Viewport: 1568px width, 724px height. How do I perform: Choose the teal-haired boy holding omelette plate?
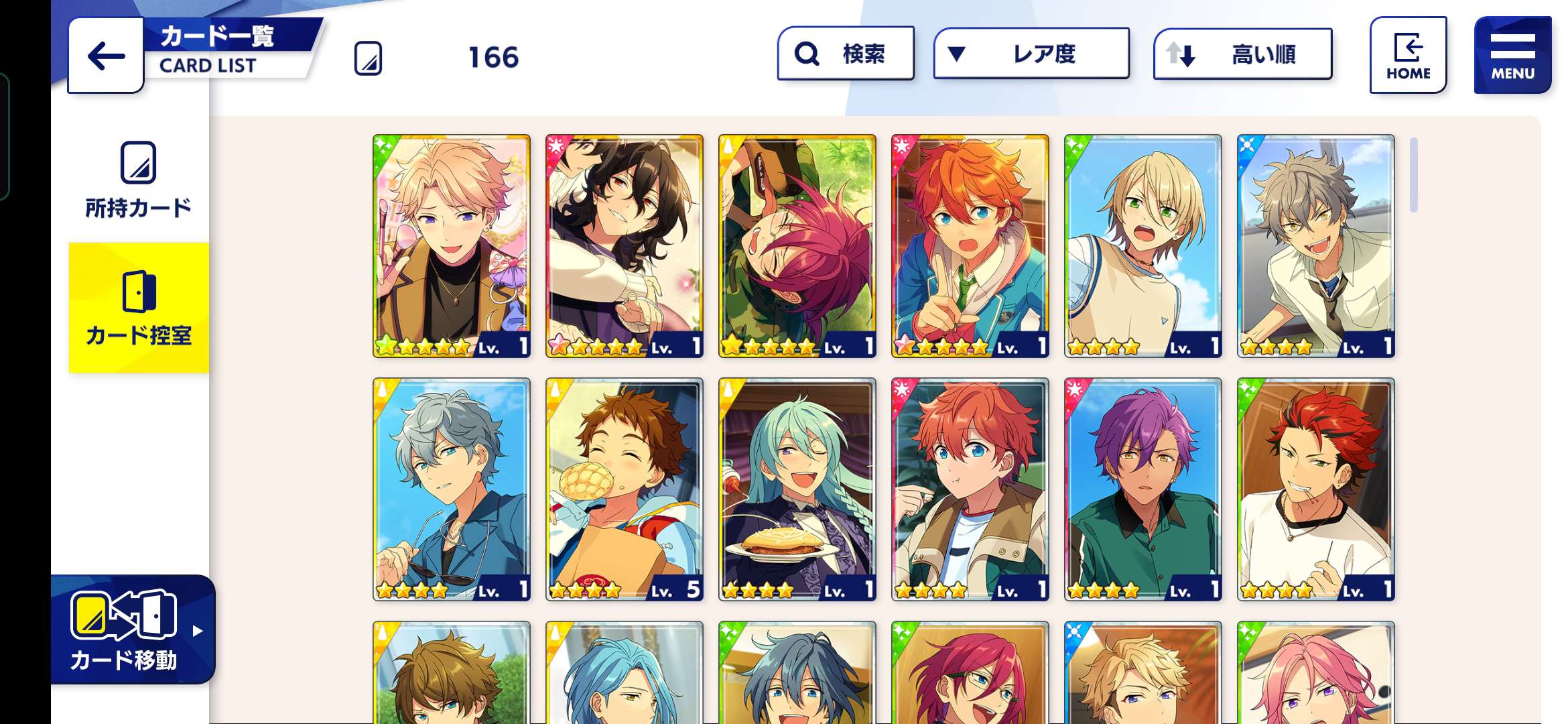coord(797,489)
